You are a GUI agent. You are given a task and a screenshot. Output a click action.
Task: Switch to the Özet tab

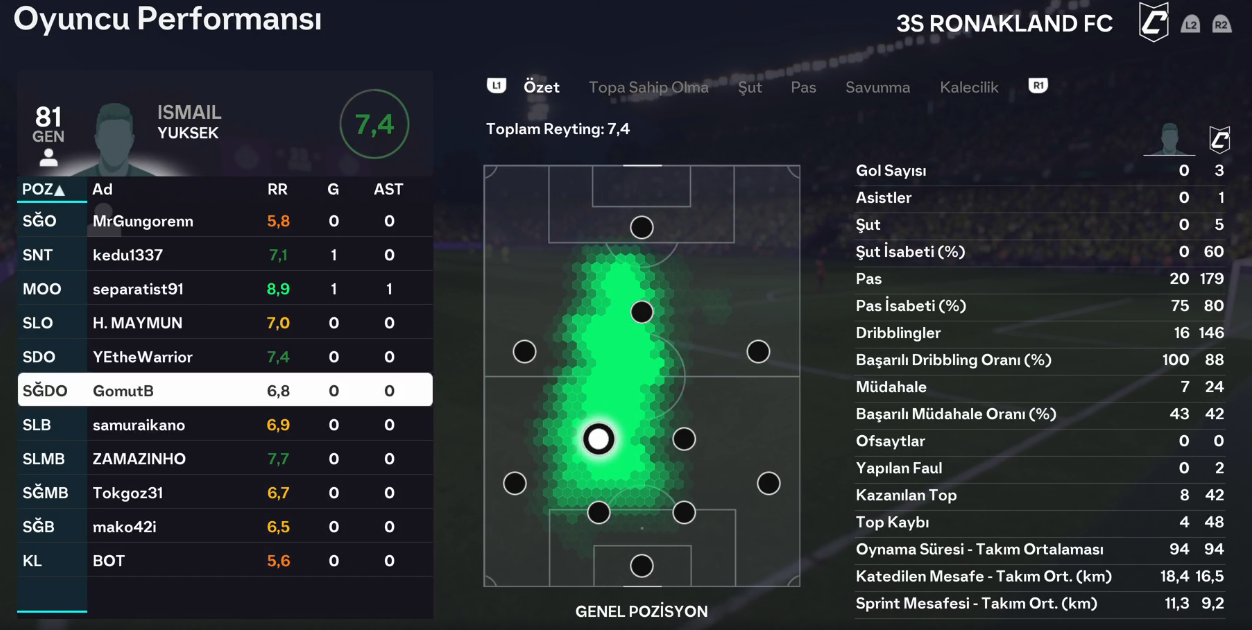(x=541, y=87)
